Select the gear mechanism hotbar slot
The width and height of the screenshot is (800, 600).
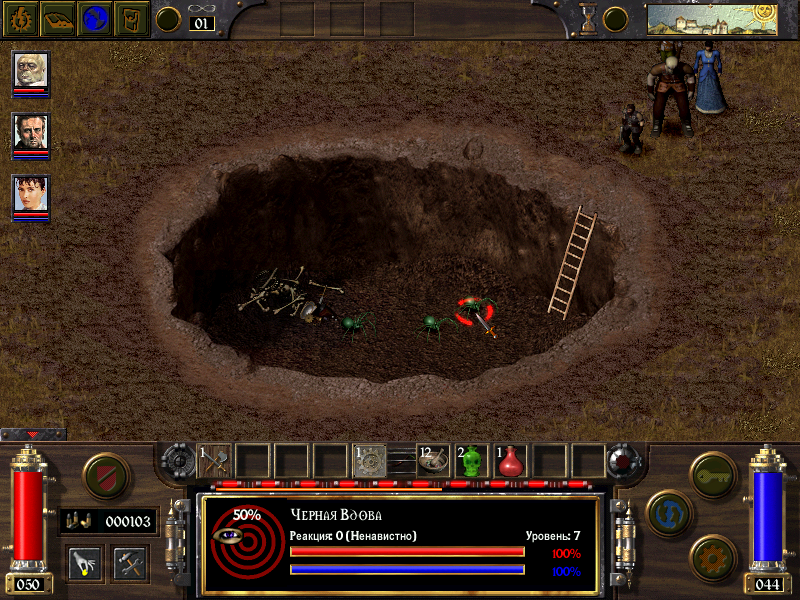tap(370, 460)
